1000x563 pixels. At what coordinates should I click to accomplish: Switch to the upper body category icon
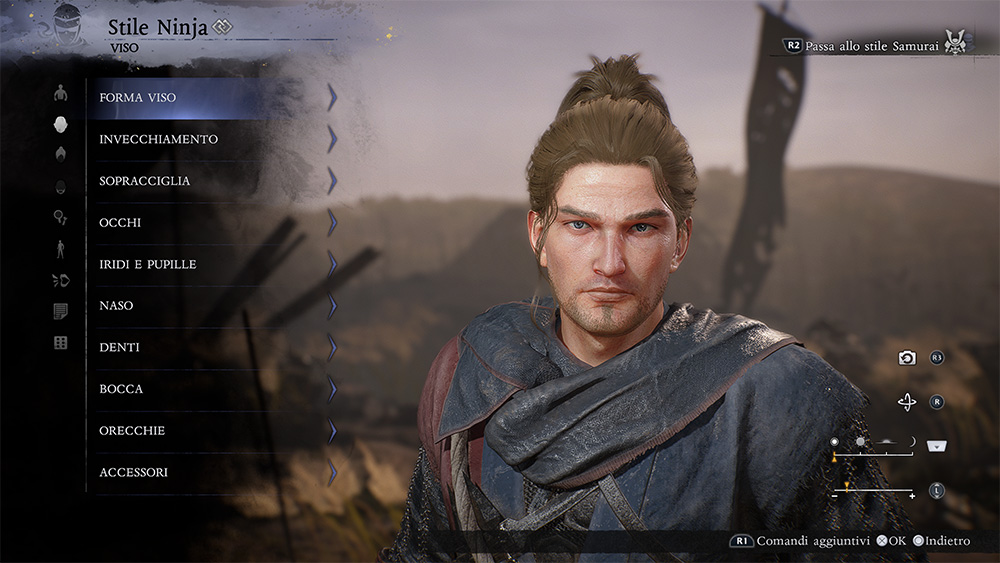pos(60,93)
